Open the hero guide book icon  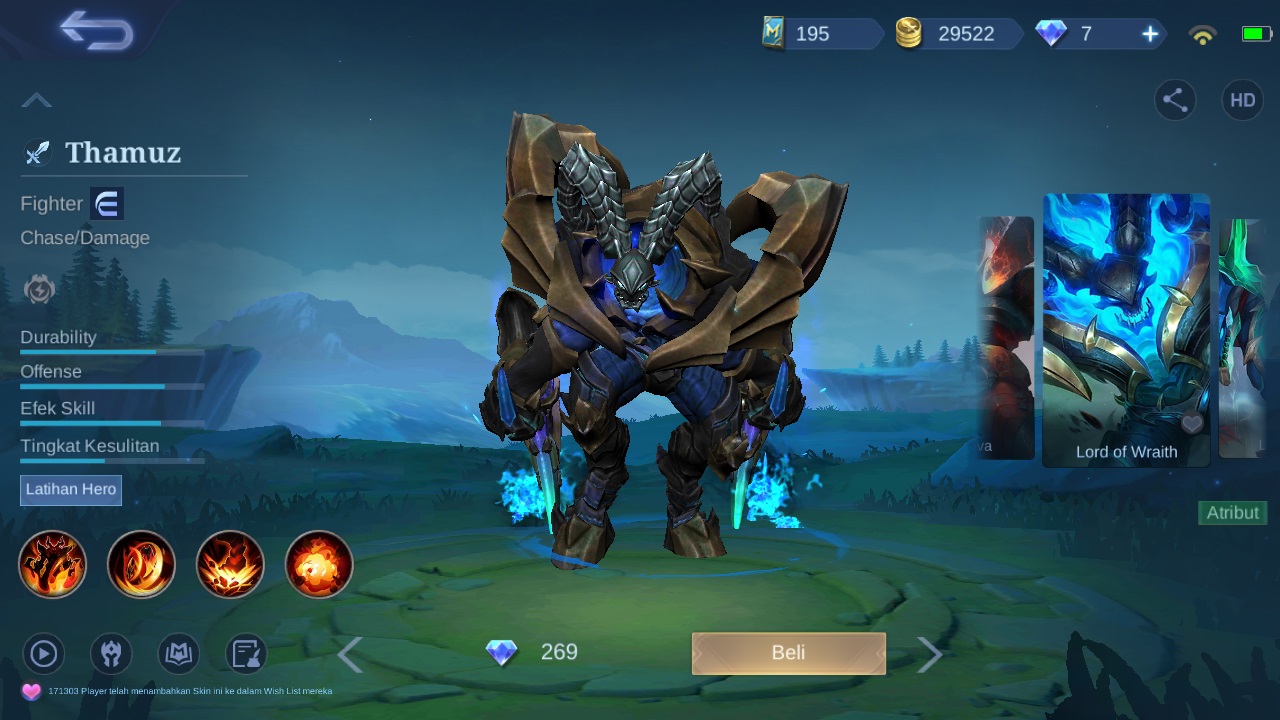tap(177, 653)
